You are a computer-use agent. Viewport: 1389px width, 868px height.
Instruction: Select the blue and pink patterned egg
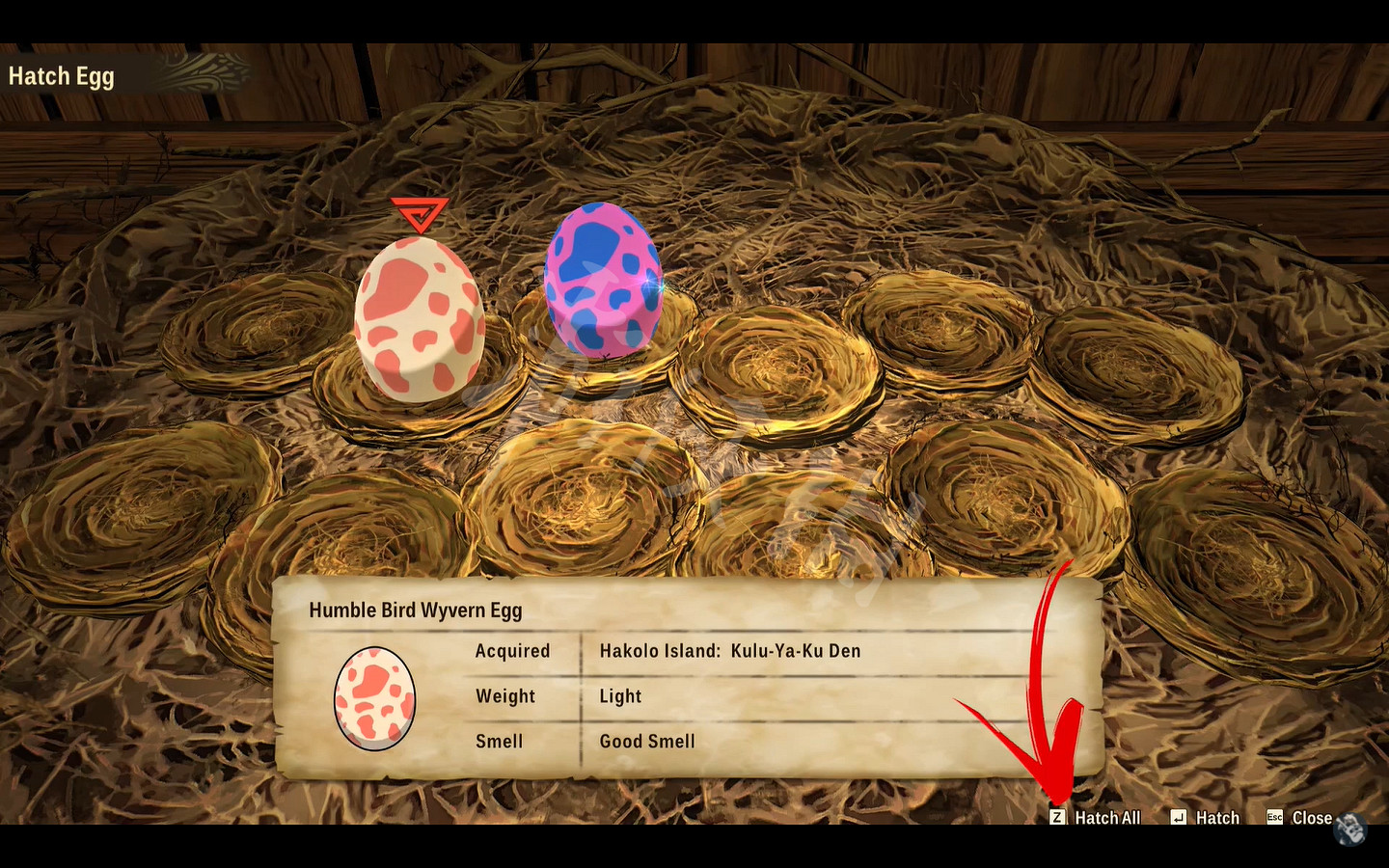pyautogui.click(x=603, y=280)
